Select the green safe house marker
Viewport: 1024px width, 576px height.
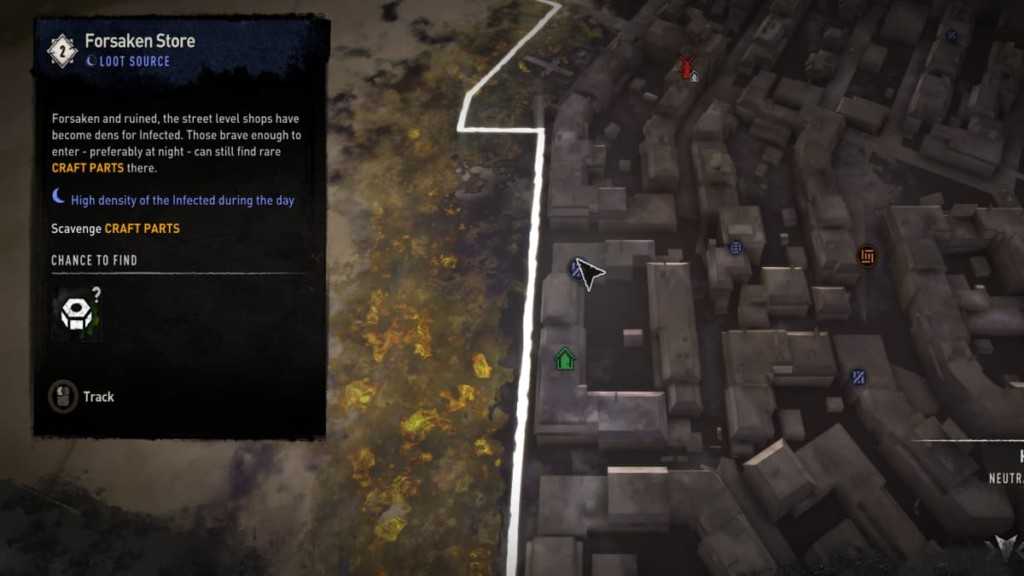(x=565, y=358)
